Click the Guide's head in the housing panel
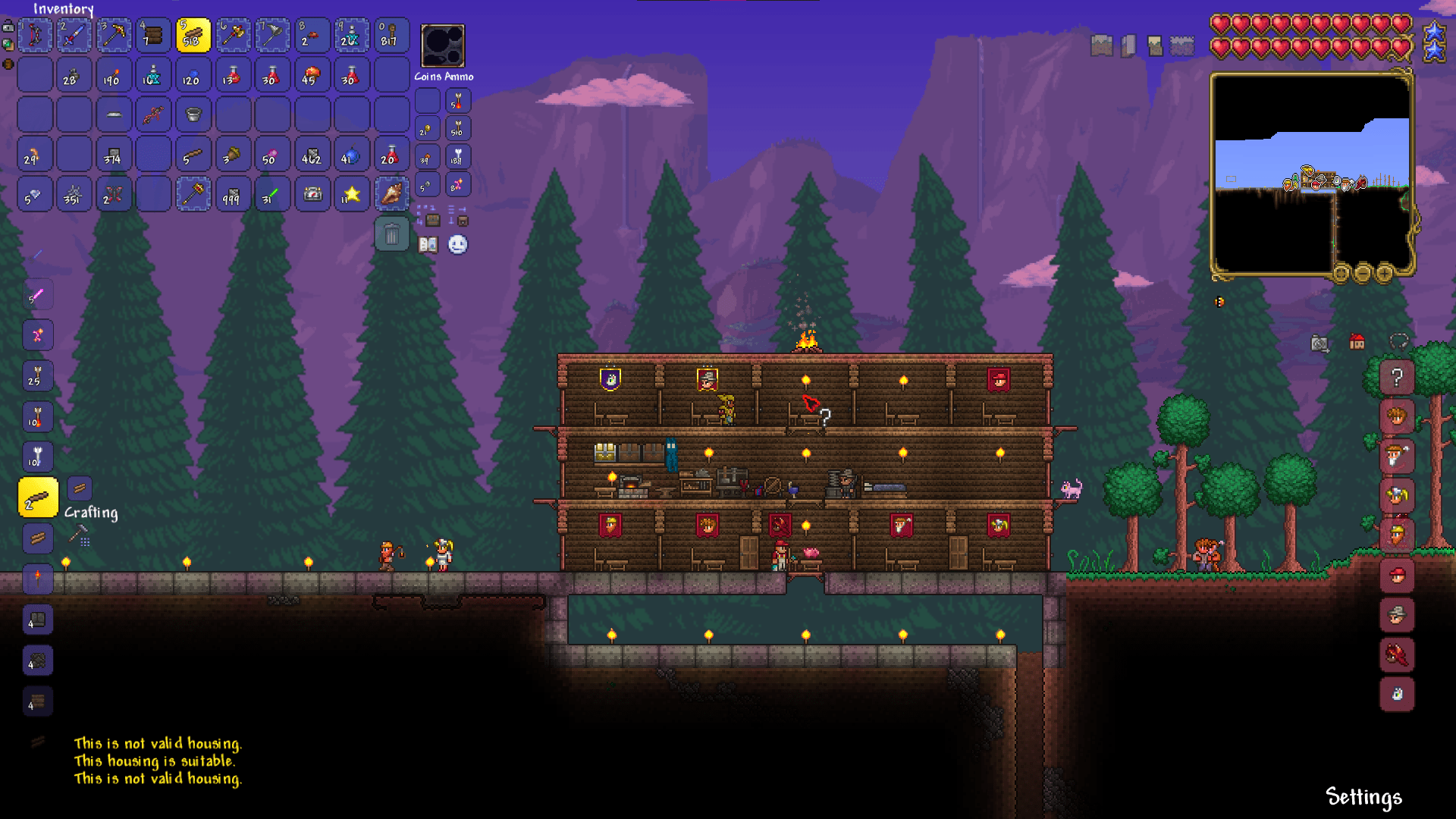Viewport: 1456px width, 819px height. [1398, 418]
